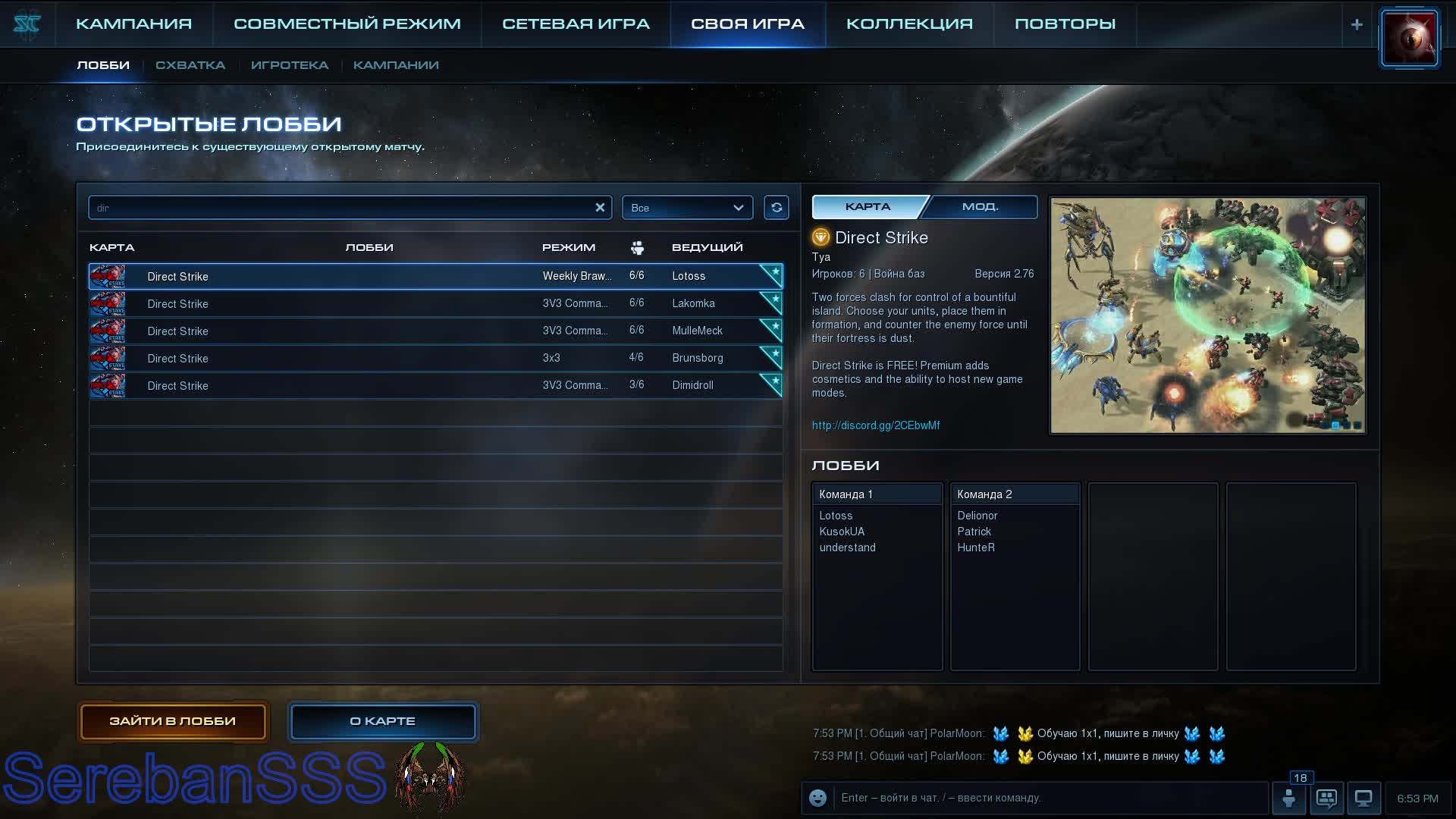Image resolution: width=1456 pixels, height=819 pixels.
Task: Open the Повторы replays menu
Action: pyautogui.click(x=1065, y=24)
